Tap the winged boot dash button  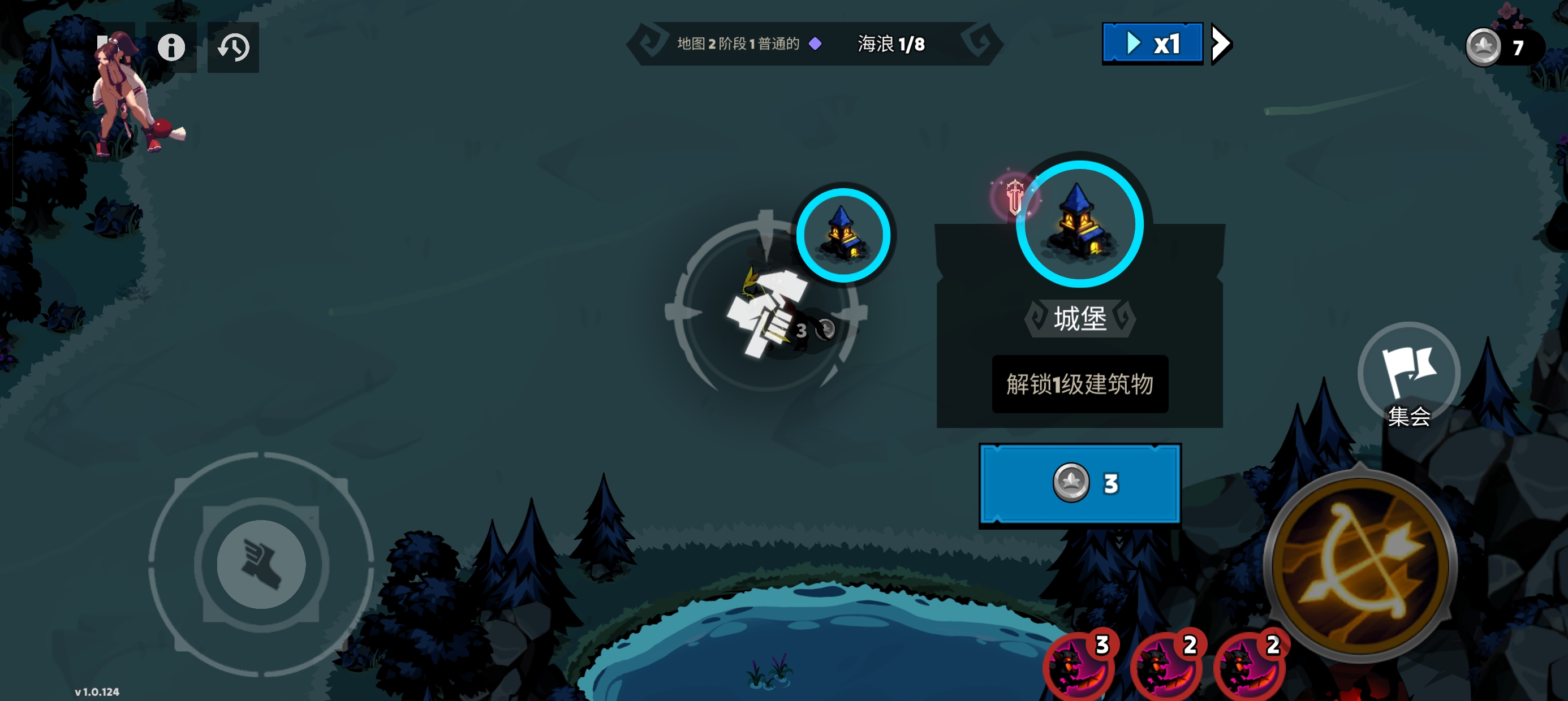pyautogui.click(x=261, y=564)
